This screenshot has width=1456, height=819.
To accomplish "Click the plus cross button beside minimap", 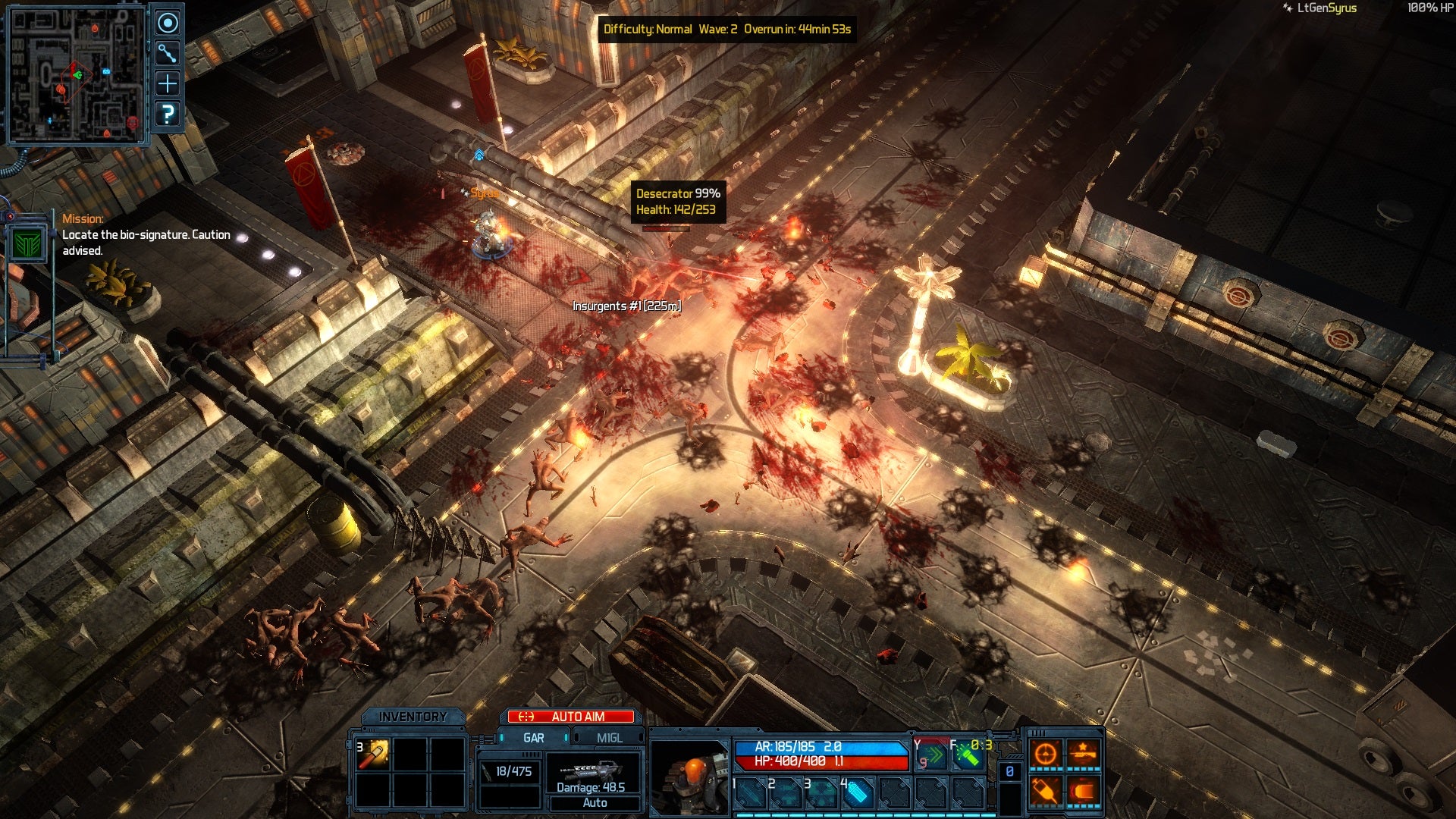I will tap(168, 83).
